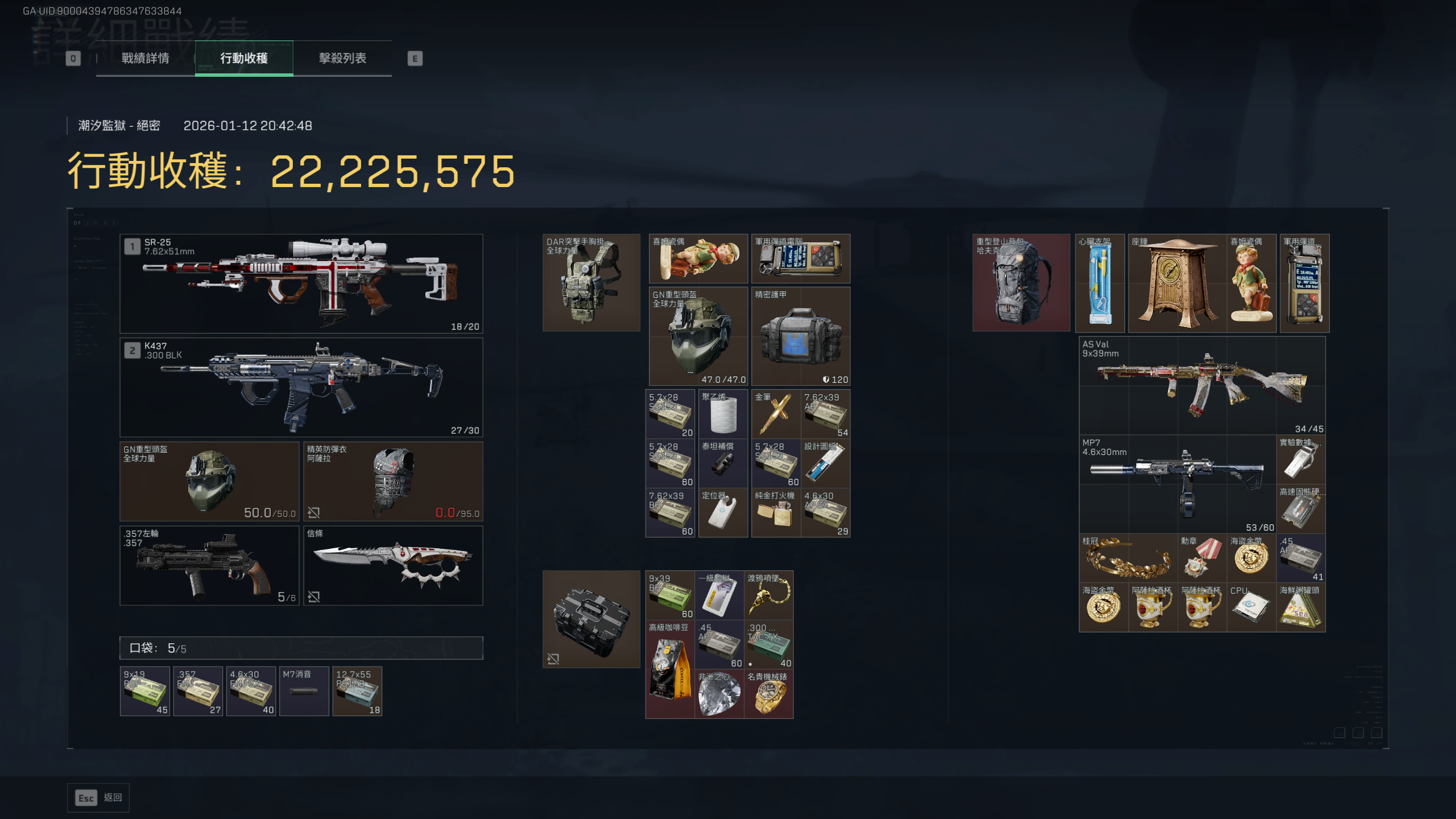The height and width of the screenshot is (819, 1456).
Task: Open the DAR突擊手胸掛 chest rig slot
Action: pyautogui.click(x=591, y=283)
